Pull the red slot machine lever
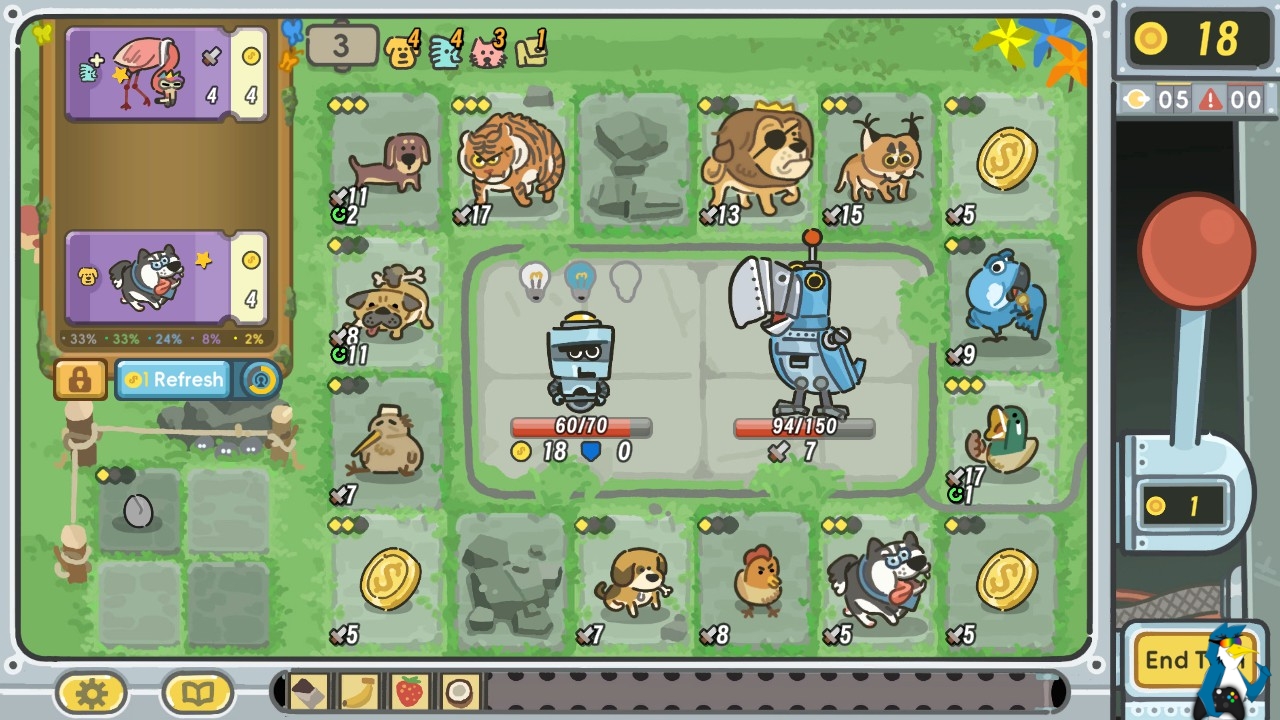Image resolution: width=1280 pixels, height=720 pixels. [1196, 250]
